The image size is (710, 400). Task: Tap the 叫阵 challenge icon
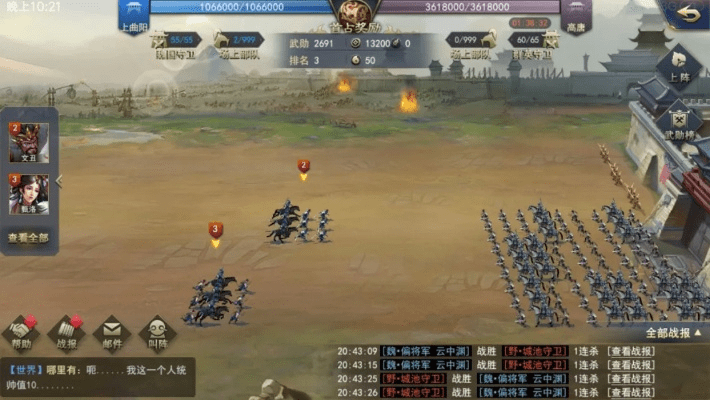tap(157, 331)
